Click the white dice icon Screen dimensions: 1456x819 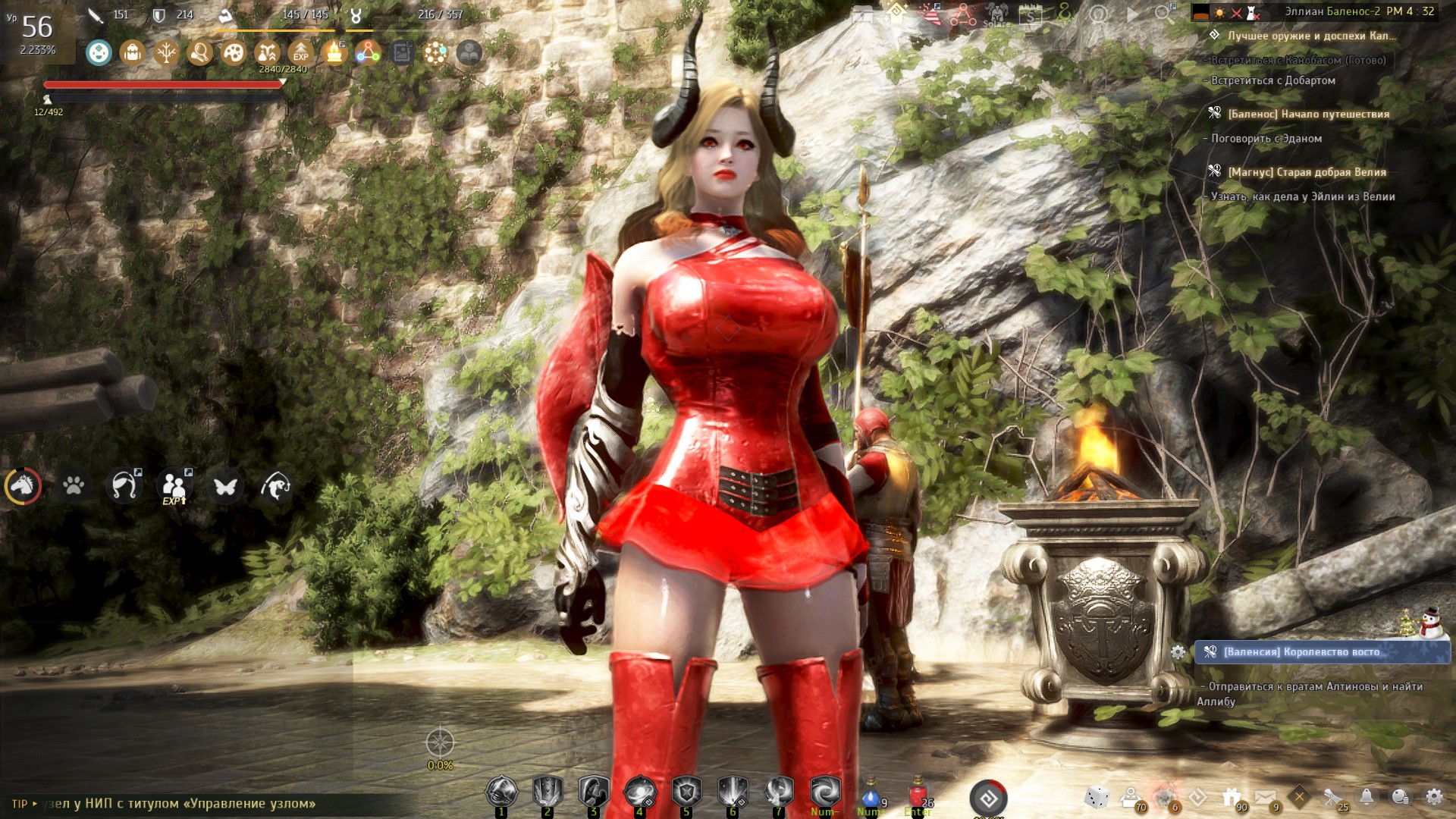(1097, 797)
